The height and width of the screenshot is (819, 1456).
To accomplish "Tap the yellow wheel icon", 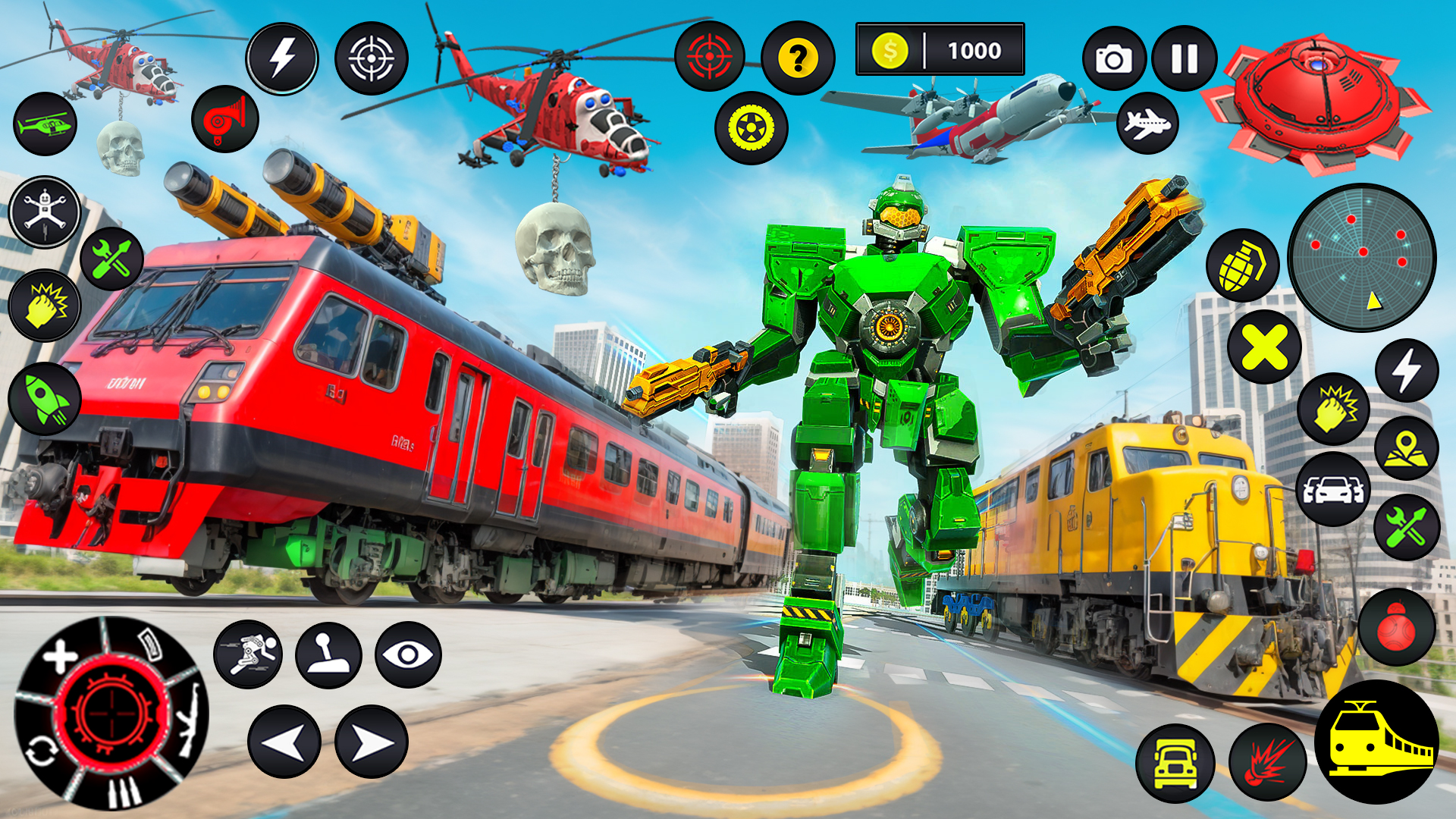I will point(751,128).
